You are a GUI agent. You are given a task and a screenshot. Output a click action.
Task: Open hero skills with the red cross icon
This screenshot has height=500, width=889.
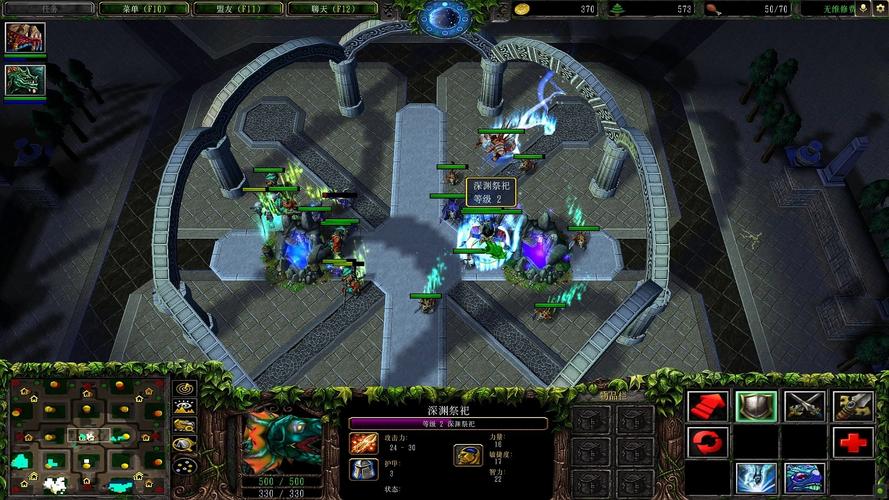(853, 441)
